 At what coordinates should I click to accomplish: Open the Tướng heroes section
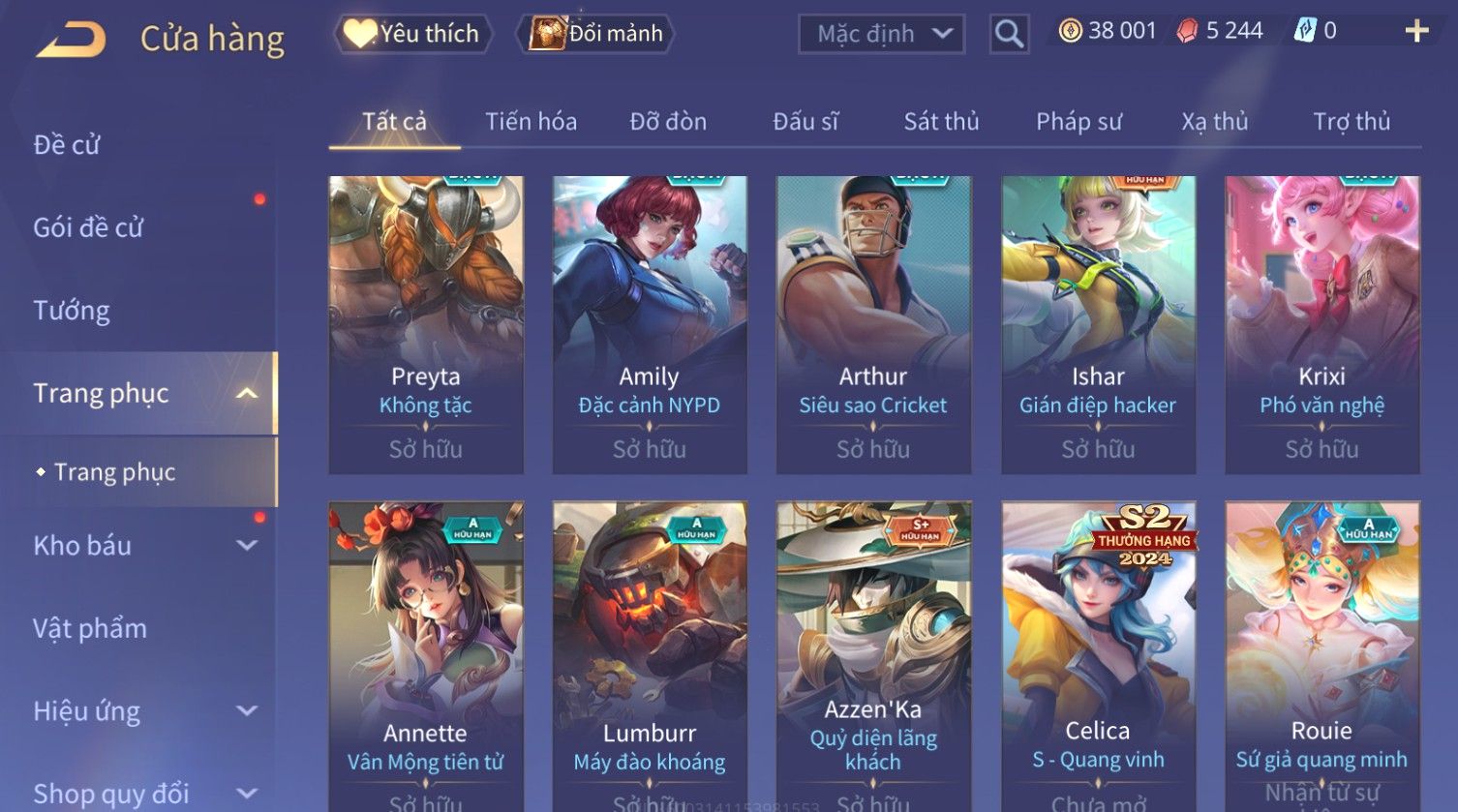click(72, 311)
